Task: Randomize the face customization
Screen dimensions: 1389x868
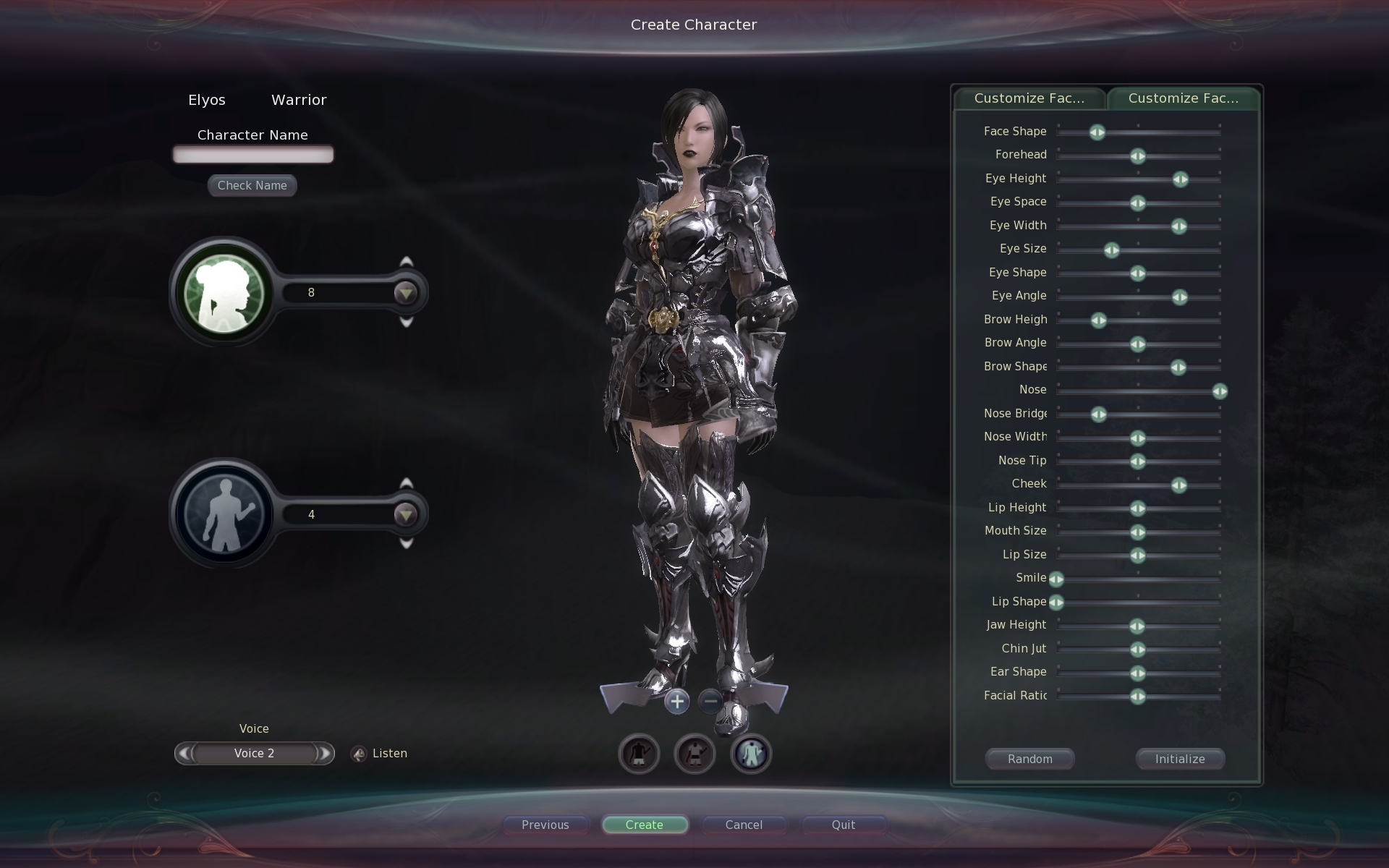Action: [x=1029, y=759]
